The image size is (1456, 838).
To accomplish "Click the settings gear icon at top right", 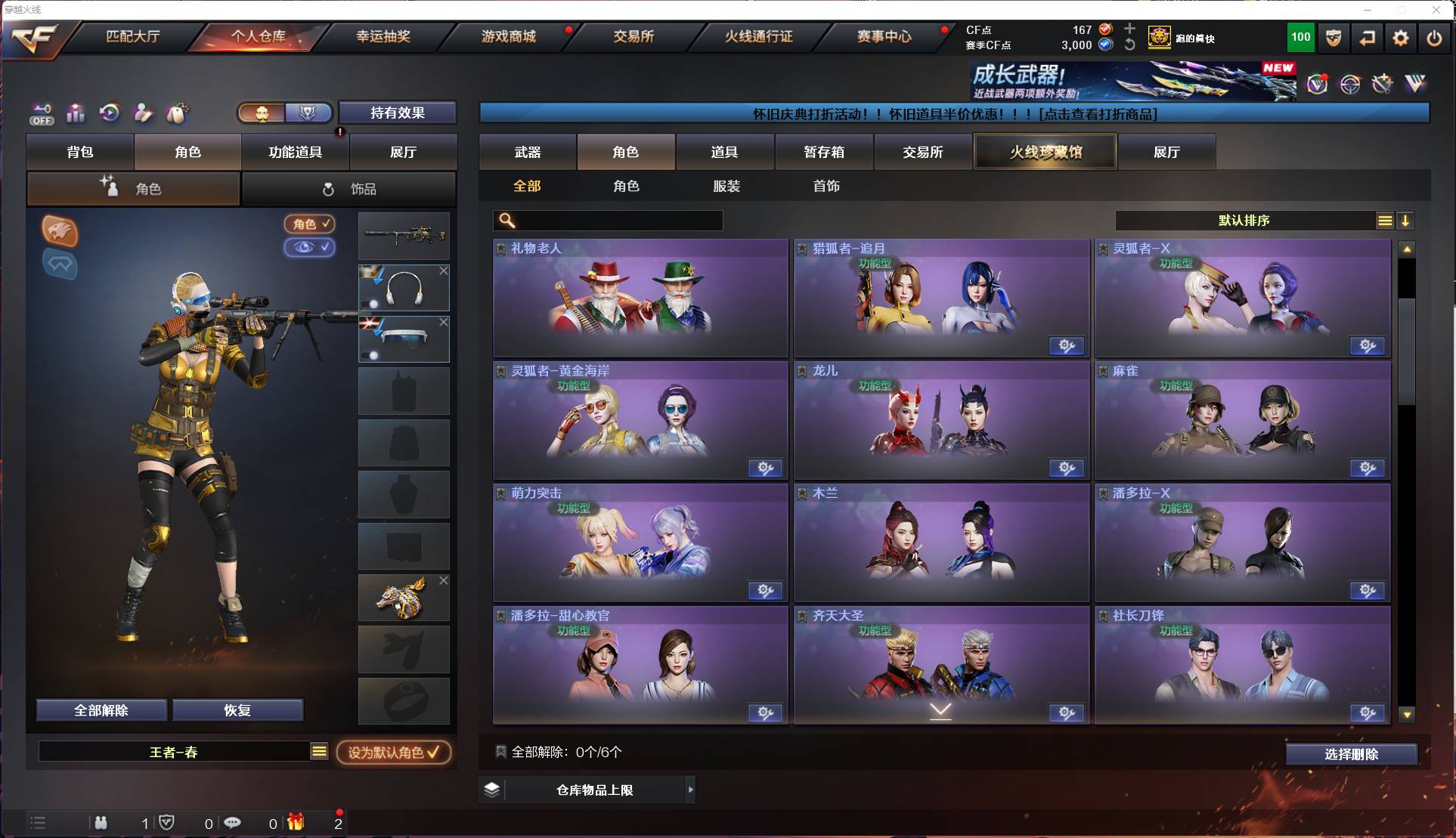I will tap(1401, 37).
